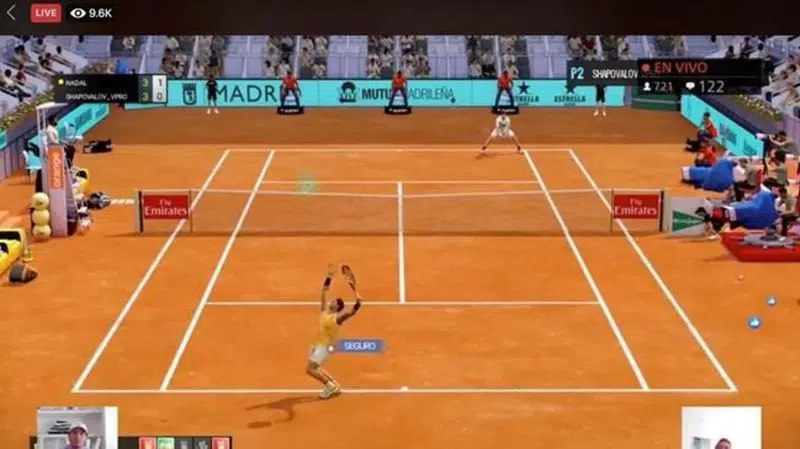Go back using the top-left arrow
Image resolution: width=800 pixels, height=449 pixels.
(11, 13)
